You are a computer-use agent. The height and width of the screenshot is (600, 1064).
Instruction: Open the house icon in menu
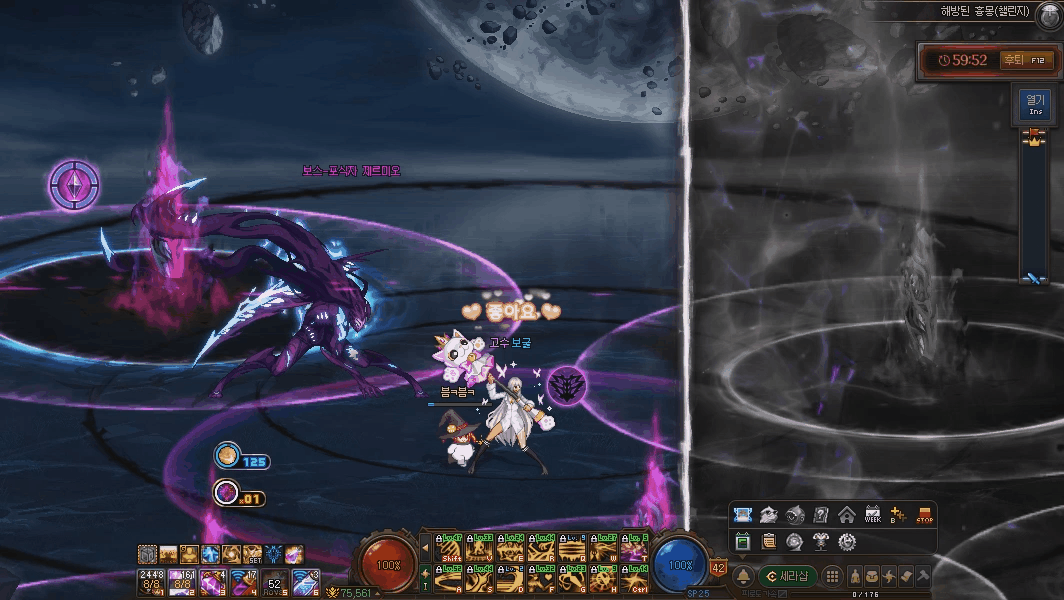pyautogui.click(x=846, y=515)
